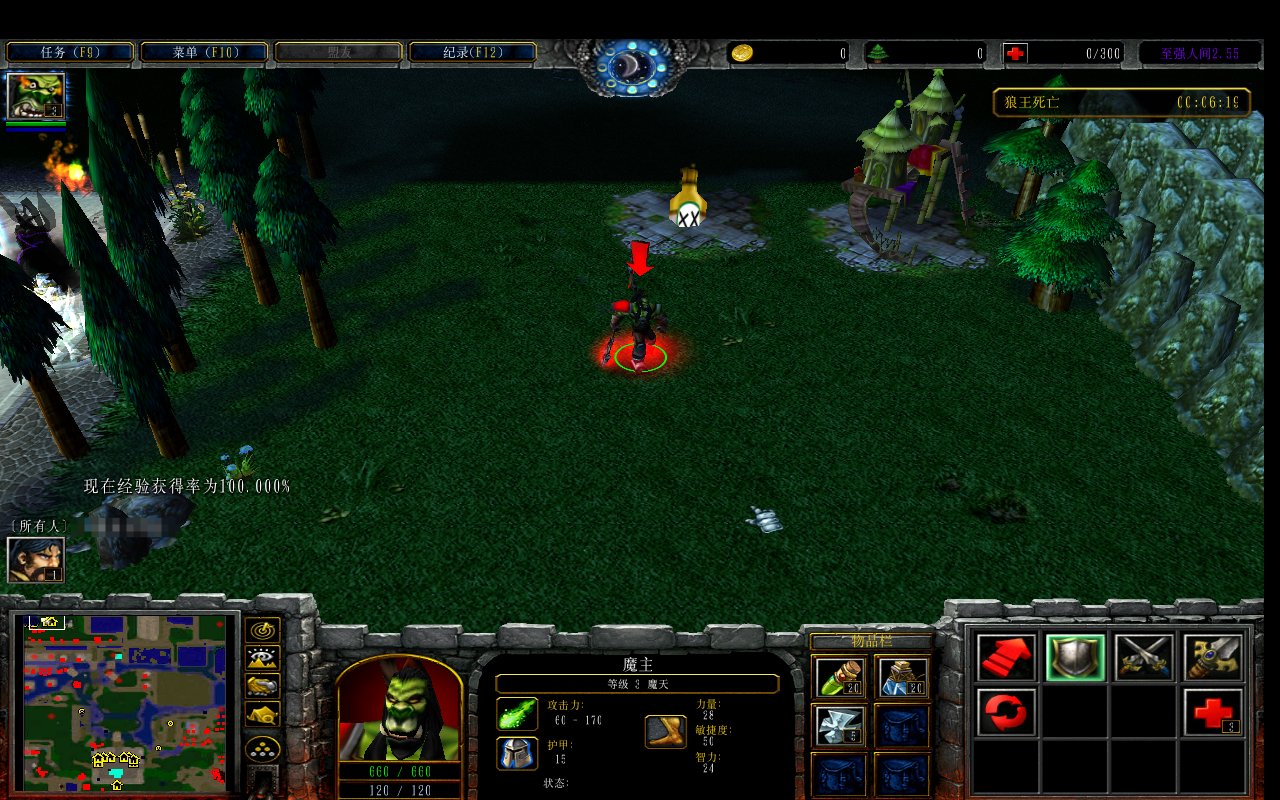Toggle the minimap creep camps display button
The width and height of the screenshot is (1280, 800).
(x=263, y=715)
